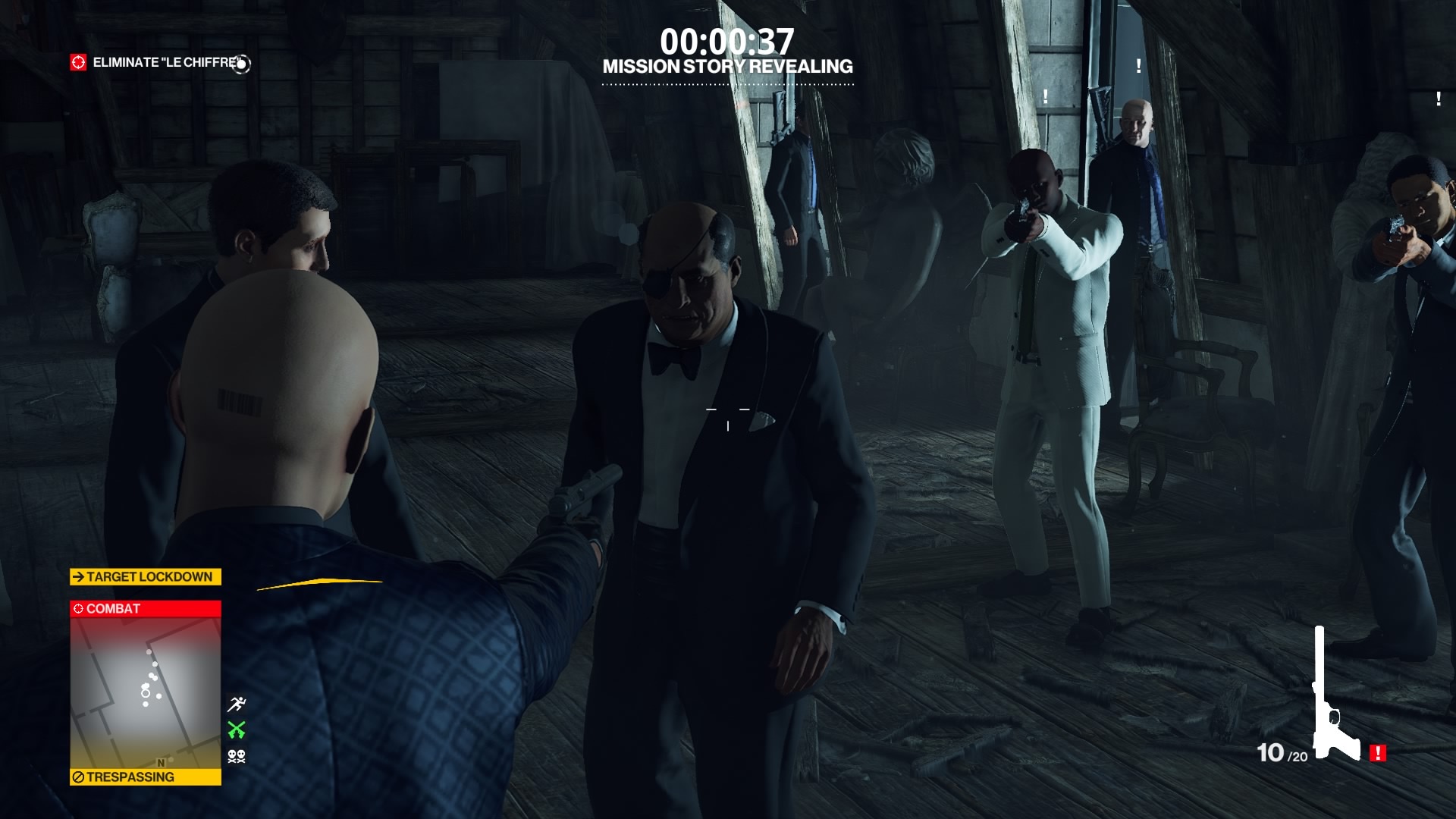Open the minimap
This screenshot has height=819, width=1456.
point(146,692)
